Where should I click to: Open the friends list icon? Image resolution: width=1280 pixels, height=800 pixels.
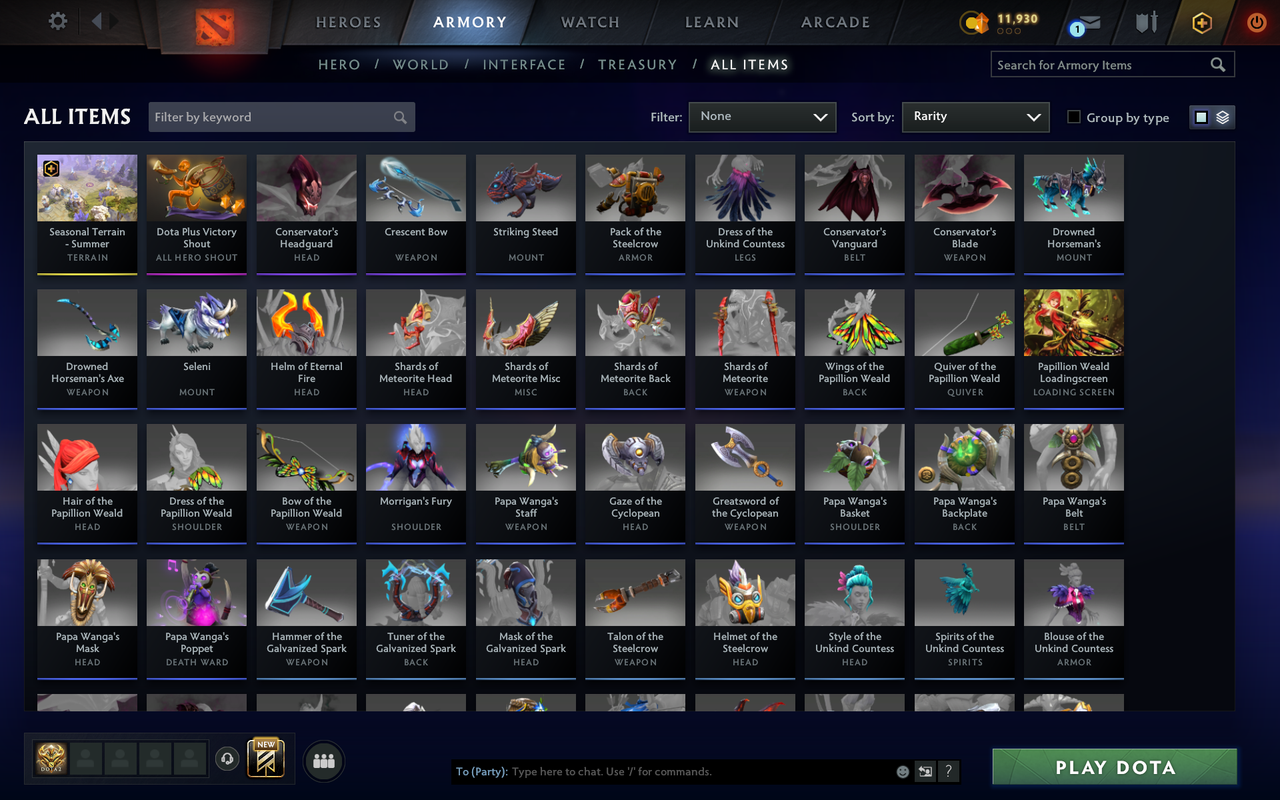323,760
